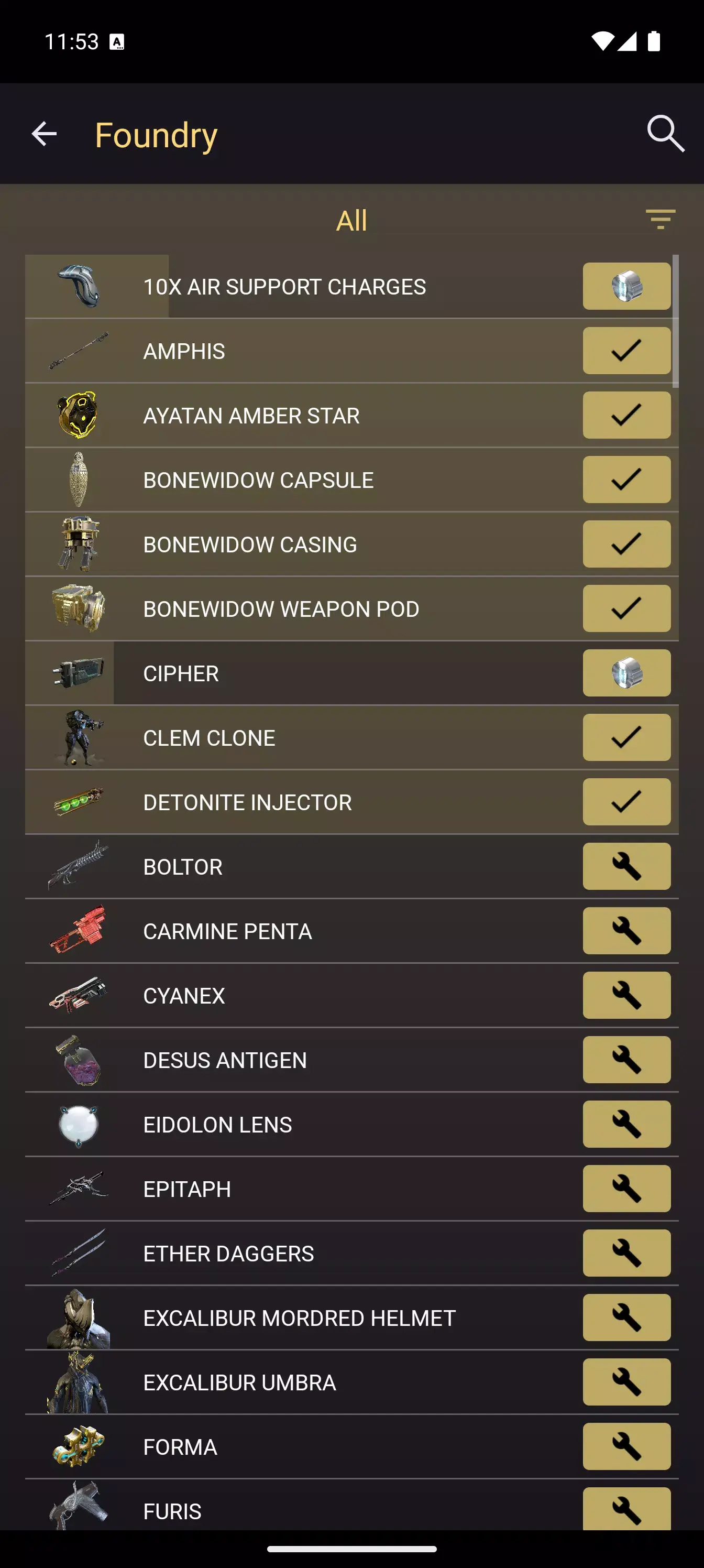Claim the completed Bonewidow Capsule

point(626,479)
